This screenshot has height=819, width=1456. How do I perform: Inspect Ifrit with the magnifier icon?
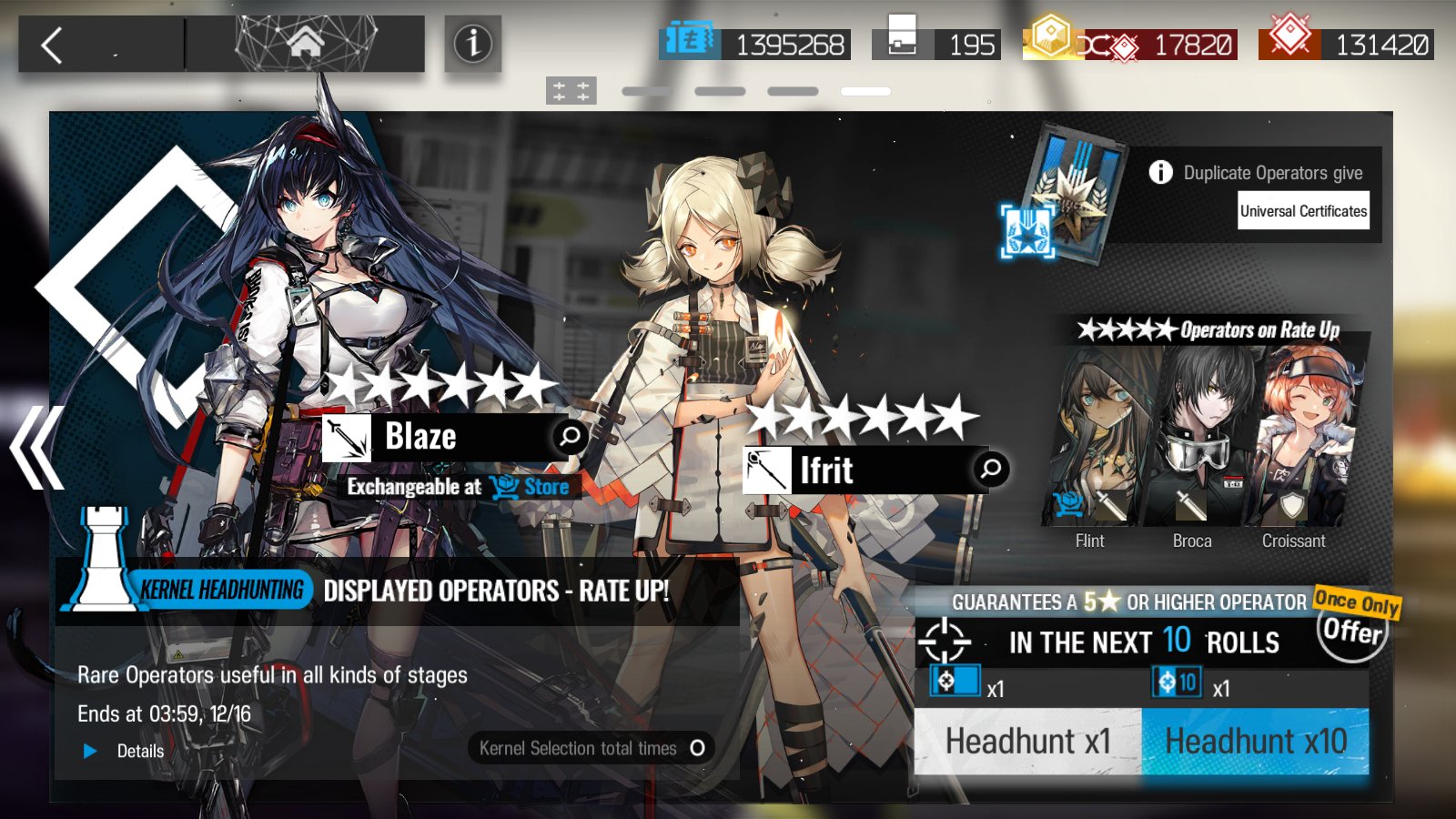(990, 470)
